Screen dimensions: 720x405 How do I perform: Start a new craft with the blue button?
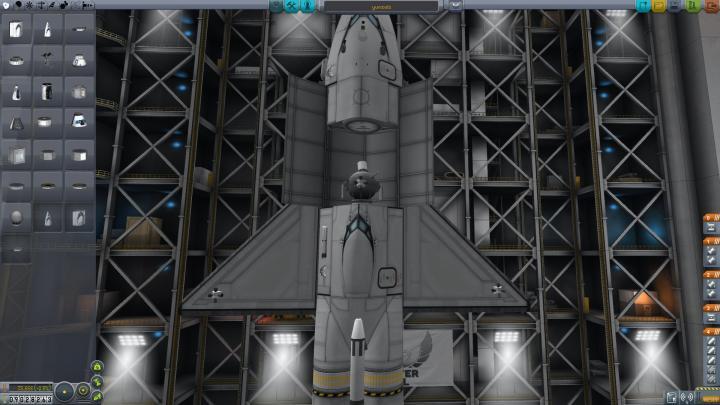(x=642, y=6)
